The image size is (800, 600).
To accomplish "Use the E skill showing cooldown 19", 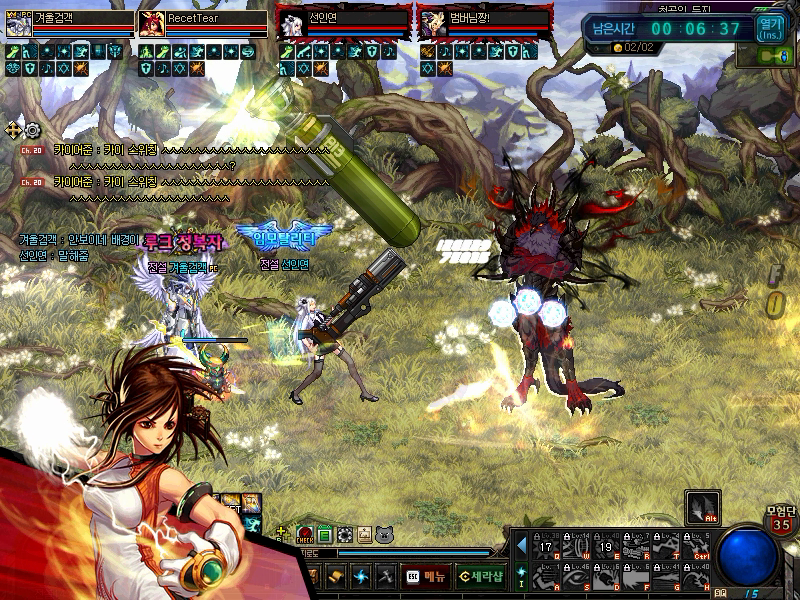I will point(607,547).
